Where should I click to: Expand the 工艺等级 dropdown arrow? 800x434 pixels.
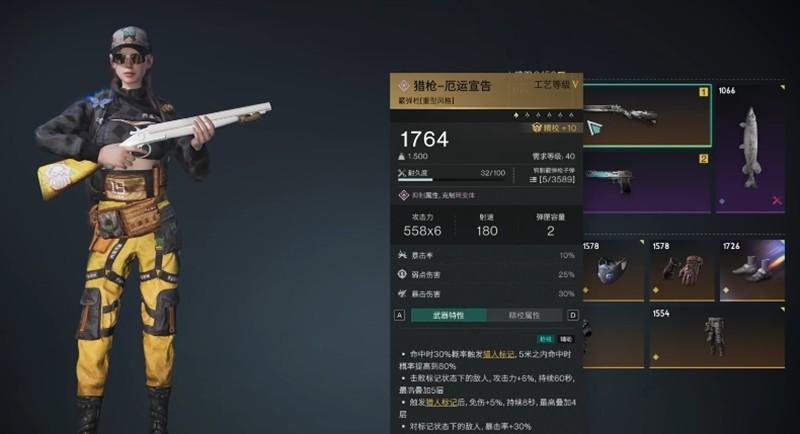pos(575,86)
